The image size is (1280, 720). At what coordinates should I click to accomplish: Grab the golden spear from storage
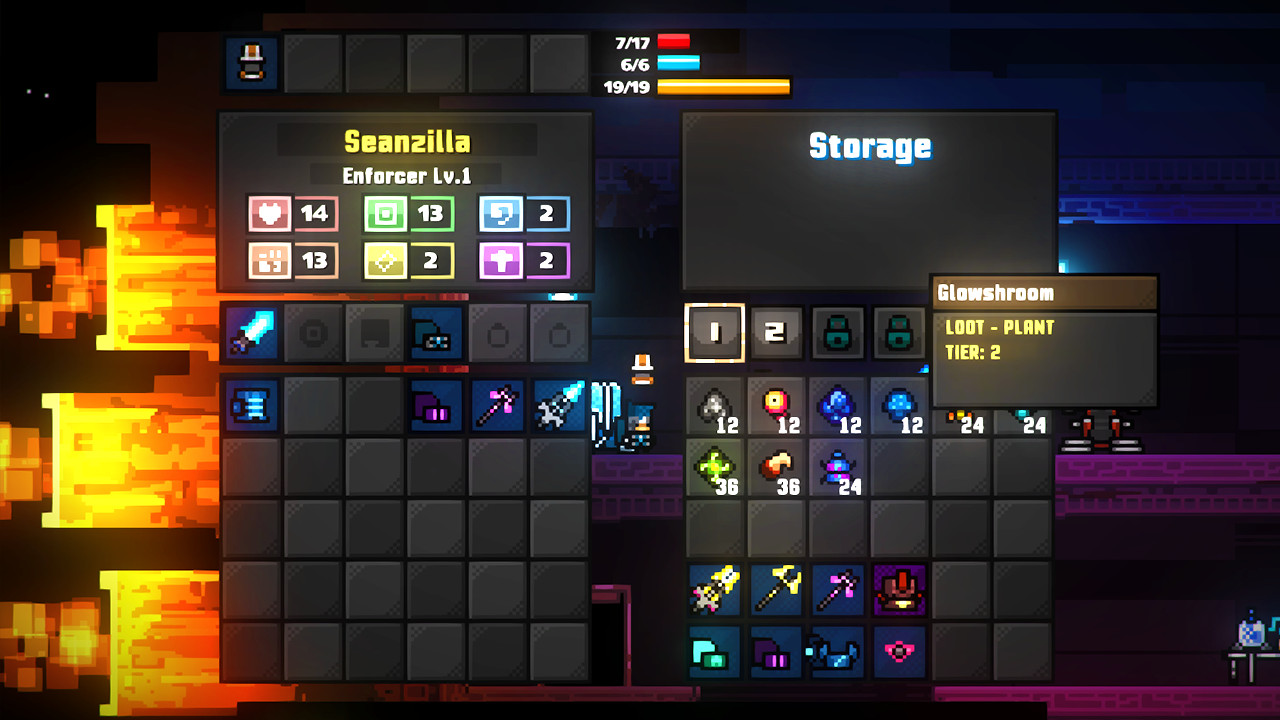point(715,590)
